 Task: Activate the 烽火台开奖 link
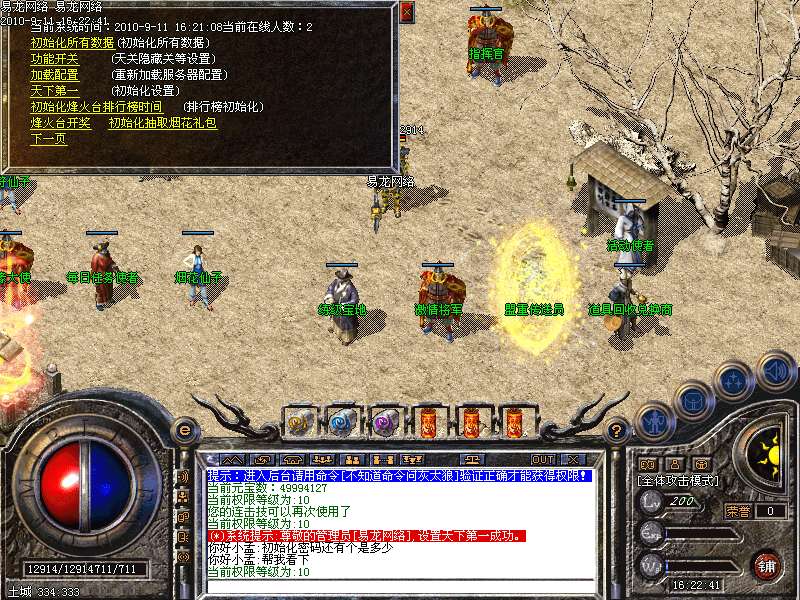(x=61, y=123)
